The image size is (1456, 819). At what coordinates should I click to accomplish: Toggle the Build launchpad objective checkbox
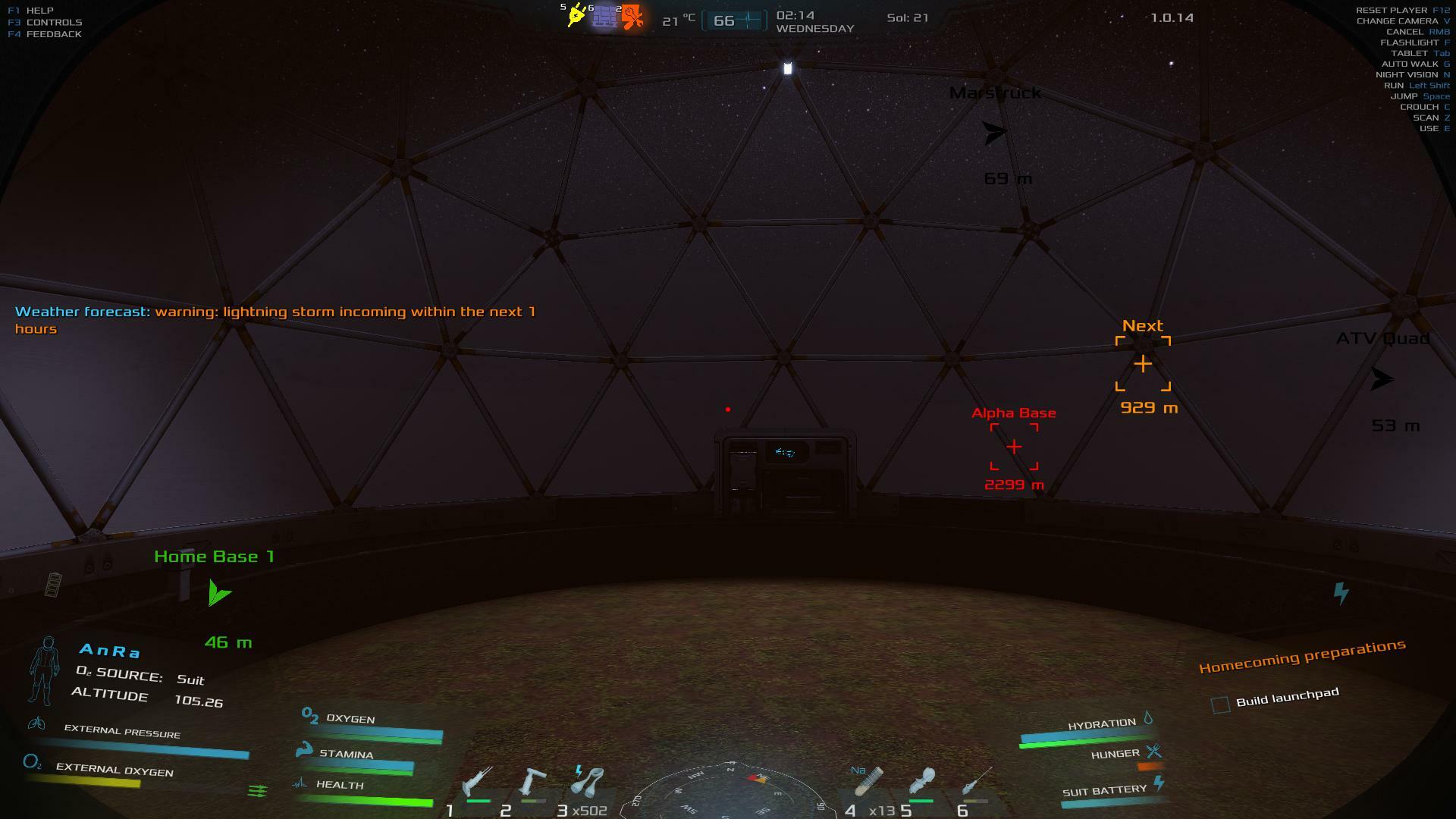1220,705
